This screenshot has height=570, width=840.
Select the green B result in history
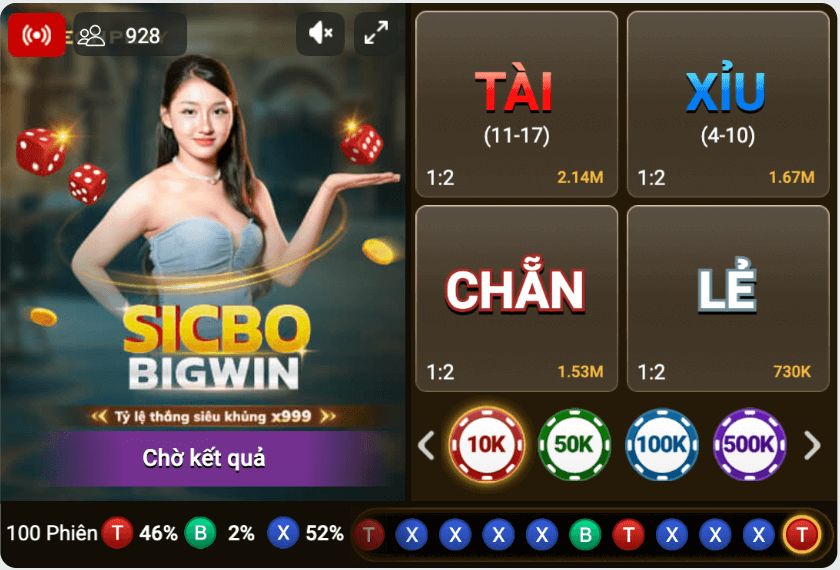point(585,535)
